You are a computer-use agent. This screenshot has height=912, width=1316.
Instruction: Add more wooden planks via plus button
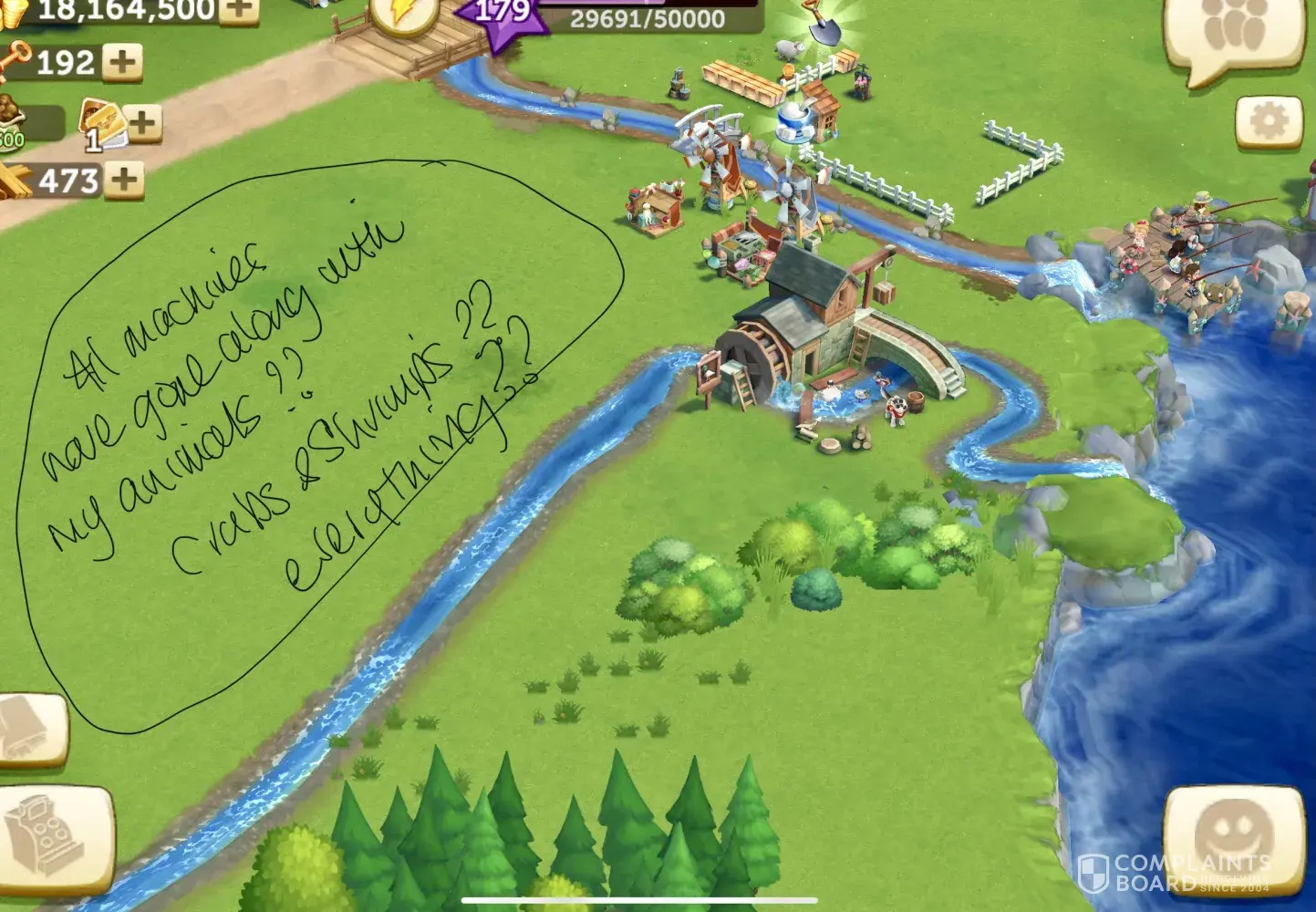click(124, 180)
